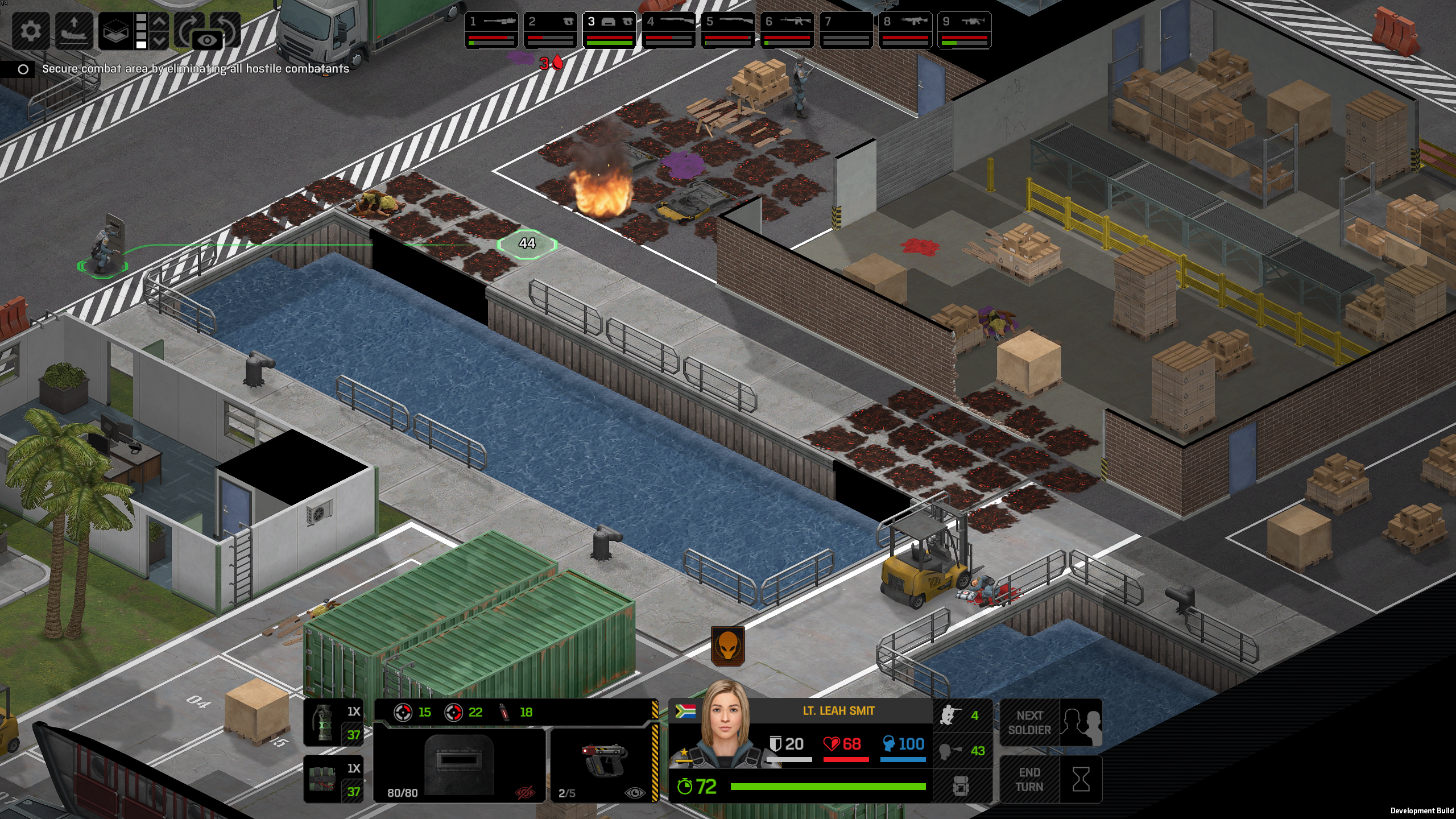End the current turn
Viewport: 1456px width, 819px height.
(1051, 779)
